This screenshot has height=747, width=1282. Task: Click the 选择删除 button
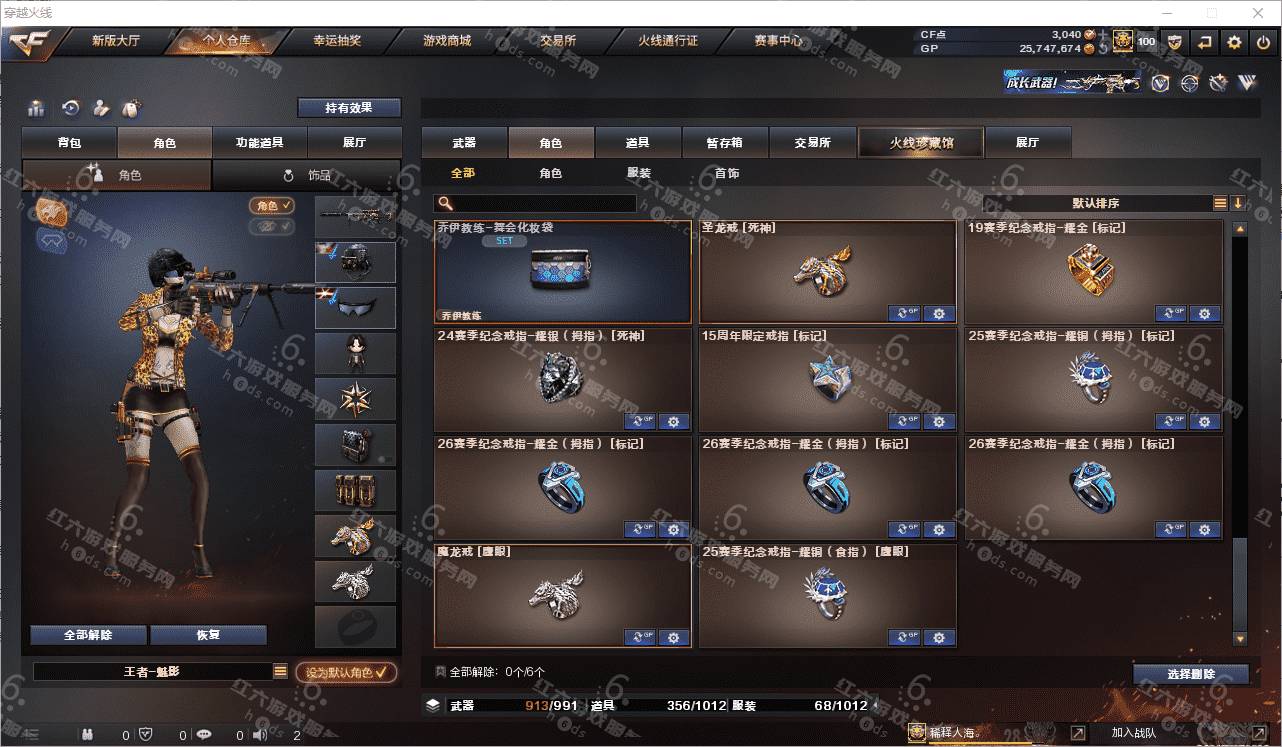[x=1190, y=674]
